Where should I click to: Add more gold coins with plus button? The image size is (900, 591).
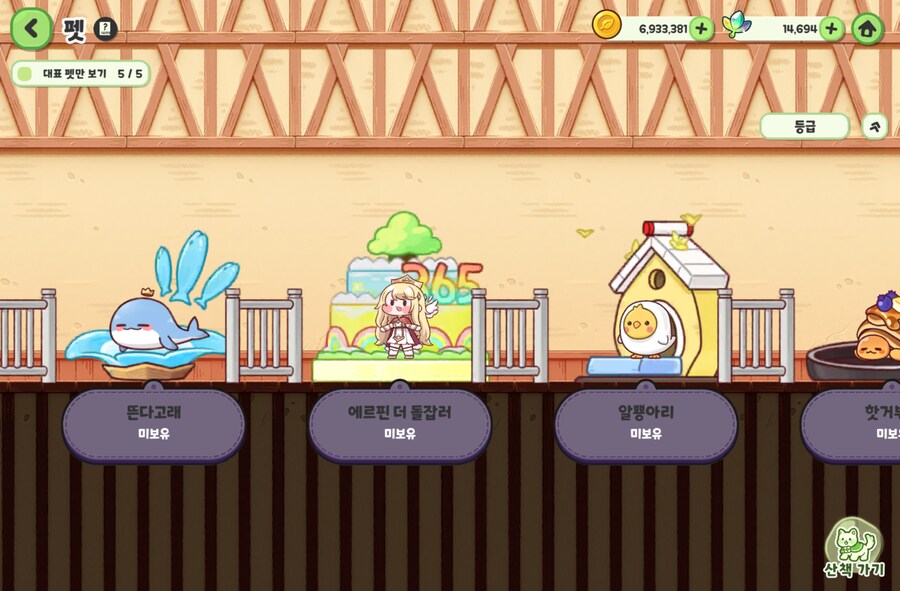tap(702, 28)
